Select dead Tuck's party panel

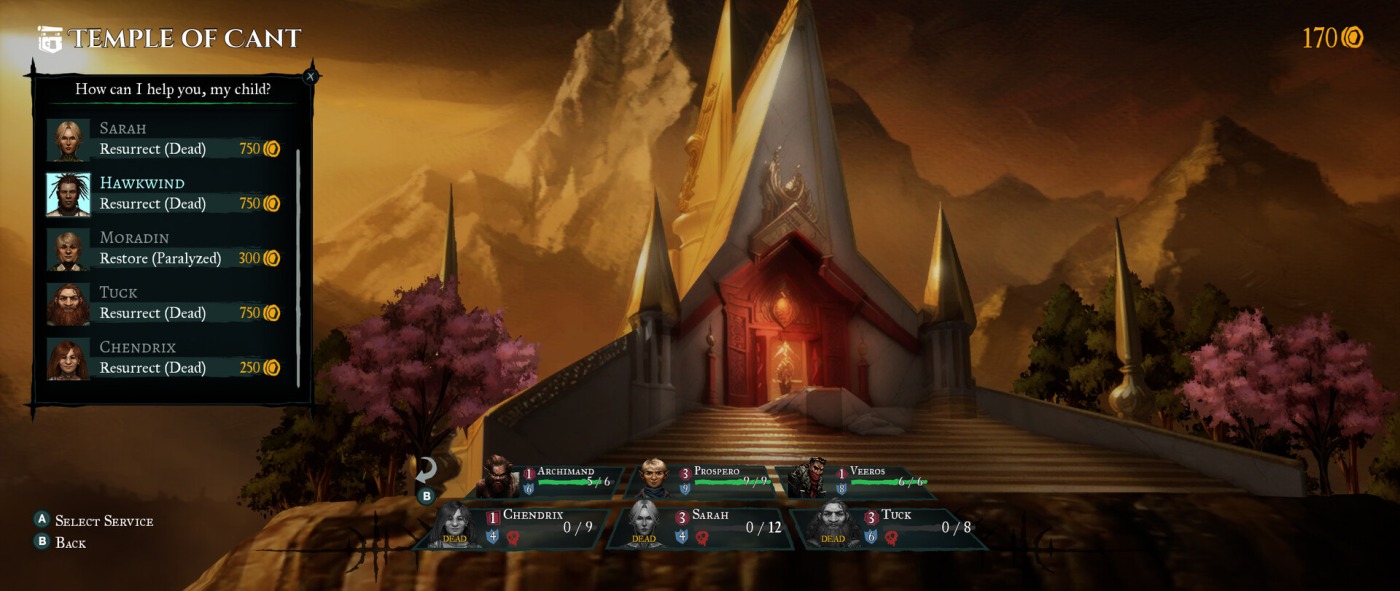[x=890, y=527]
